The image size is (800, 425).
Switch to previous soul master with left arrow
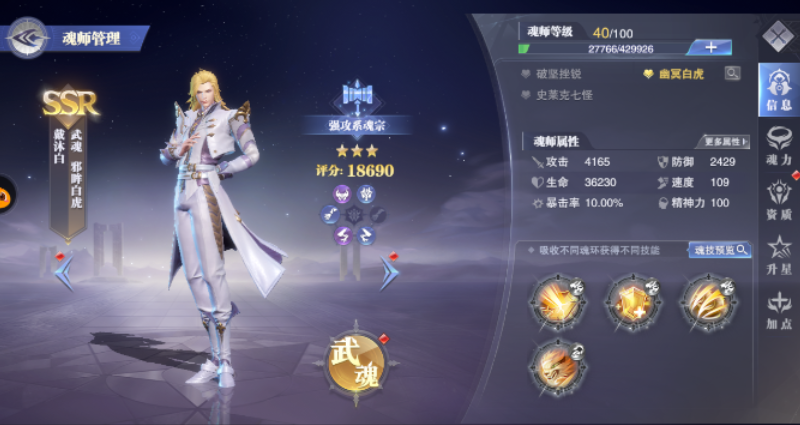63,271
